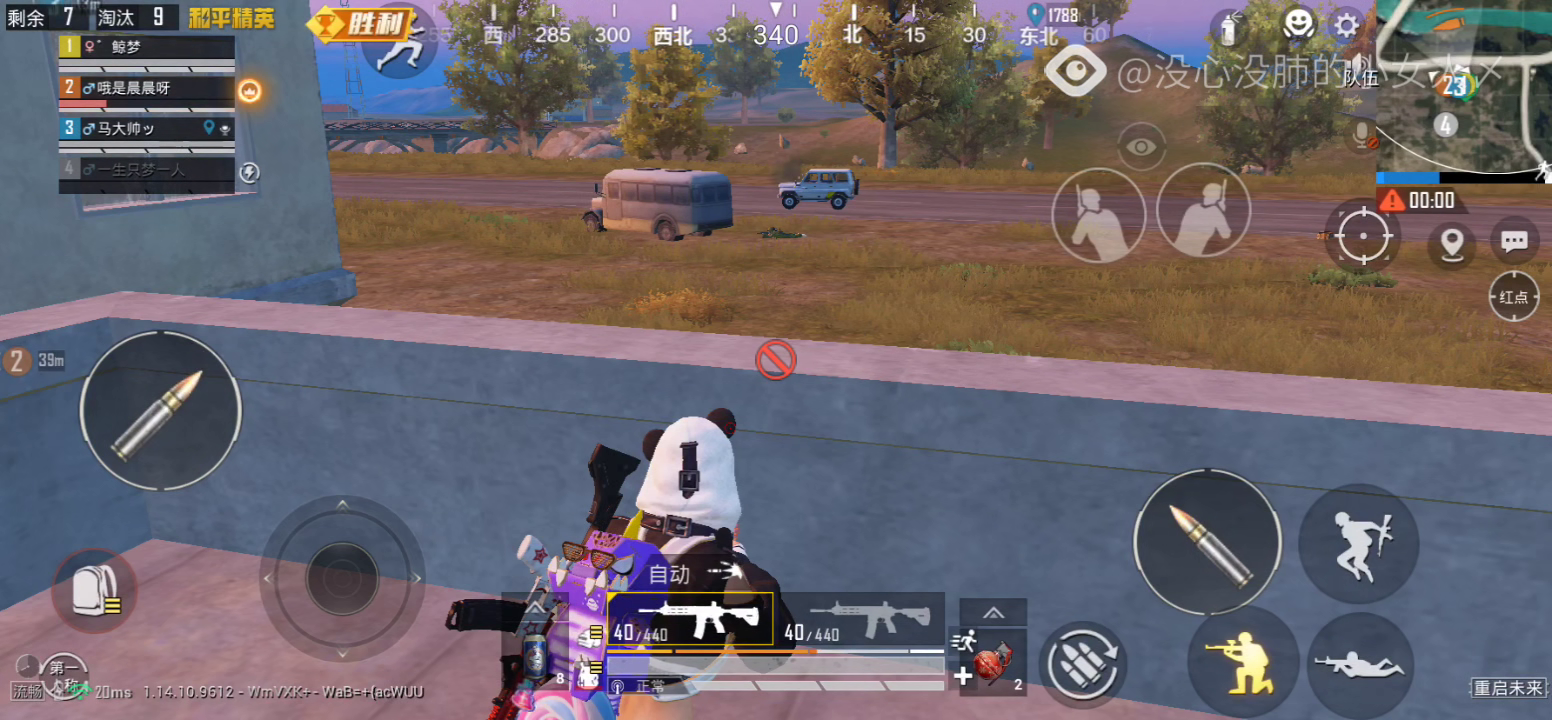This screenshot has height=720, width=1552.
Task: Open the quick chat smiley icon
Action: point(1298,25)
